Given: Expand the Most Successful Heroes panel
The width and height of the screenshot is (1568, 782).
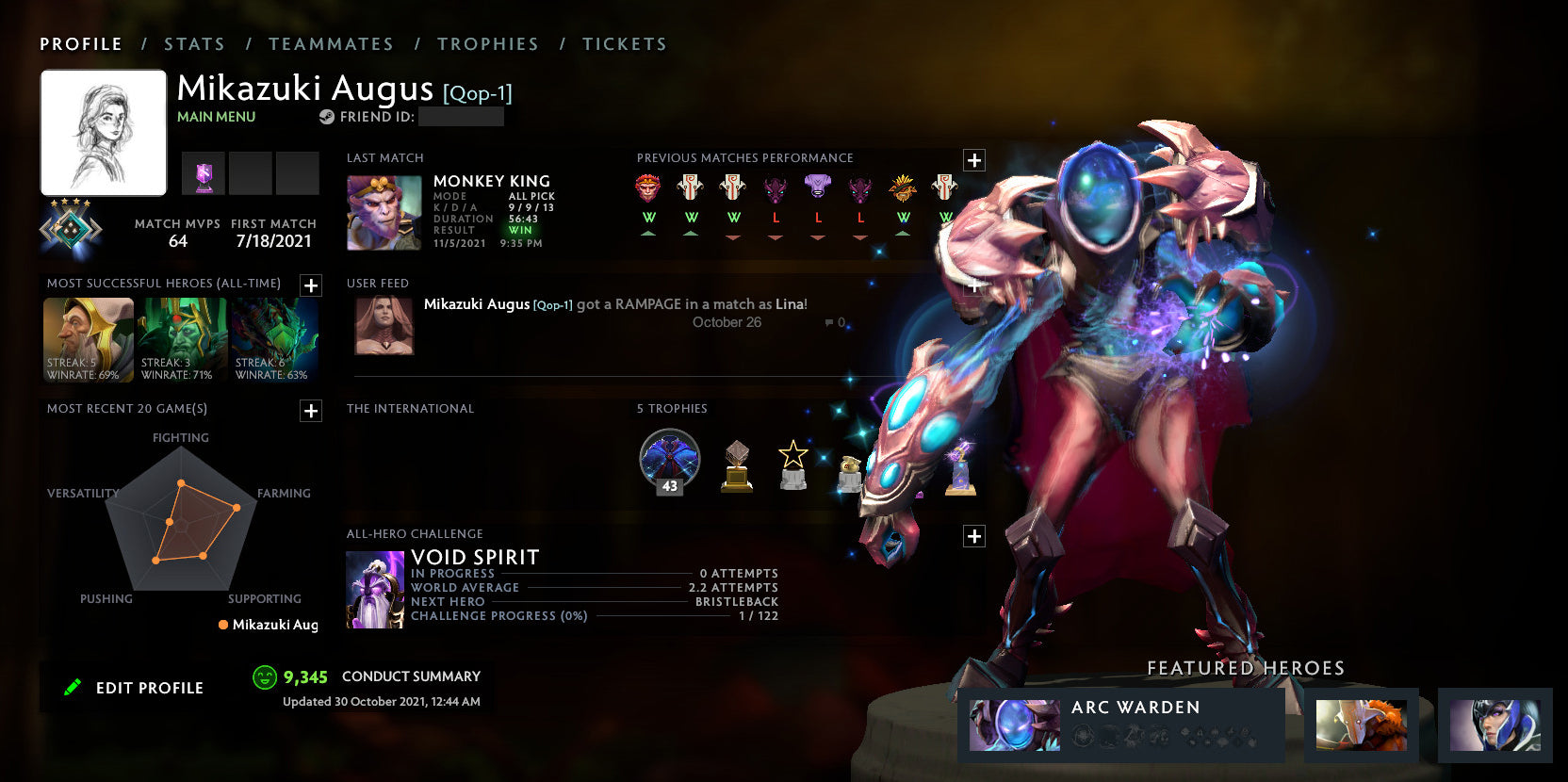Looking at the screenshot, I should pos(311,283).
